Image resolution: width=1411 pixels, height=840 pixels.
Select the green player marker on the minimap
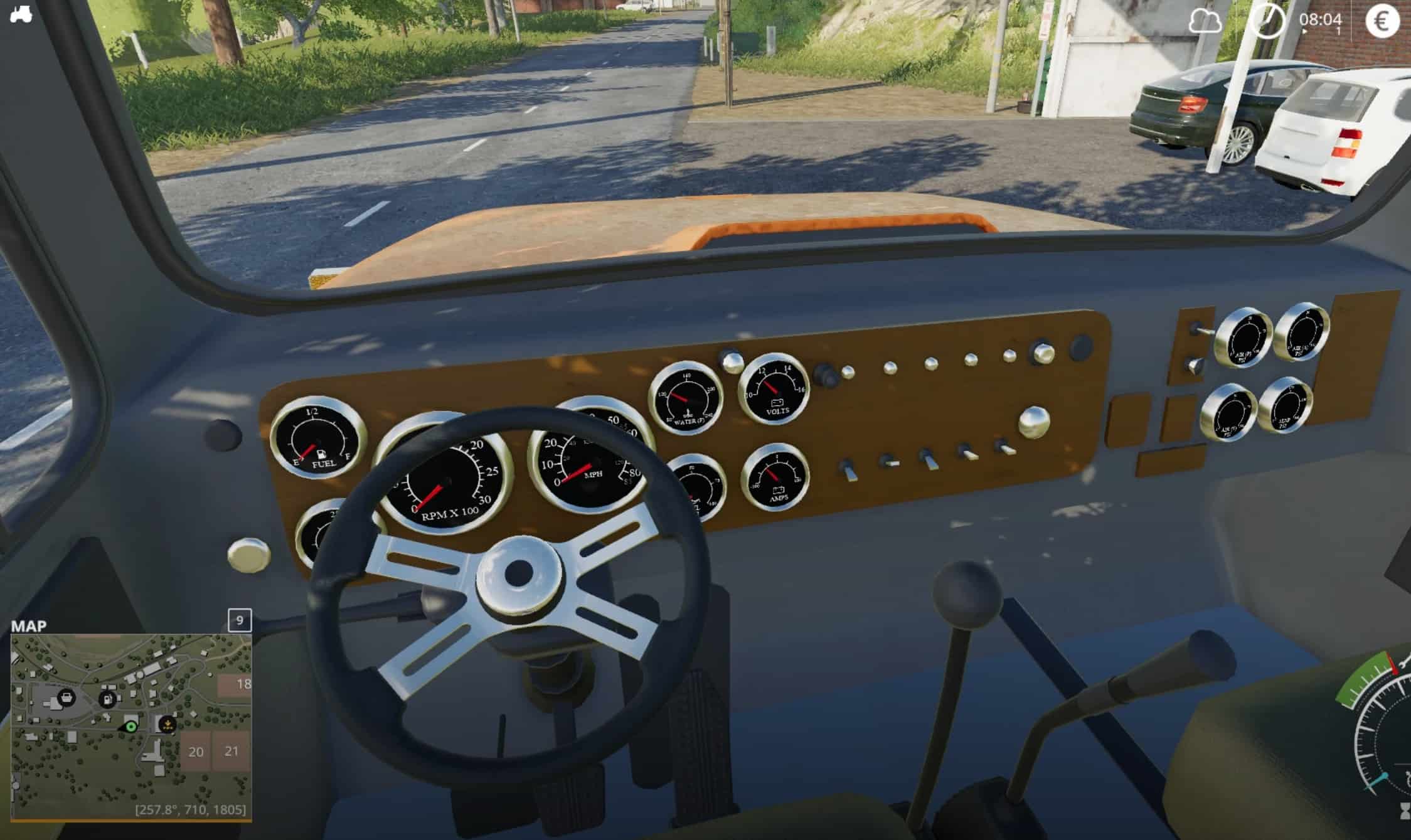pyautogui.click(x=130, y=726)
